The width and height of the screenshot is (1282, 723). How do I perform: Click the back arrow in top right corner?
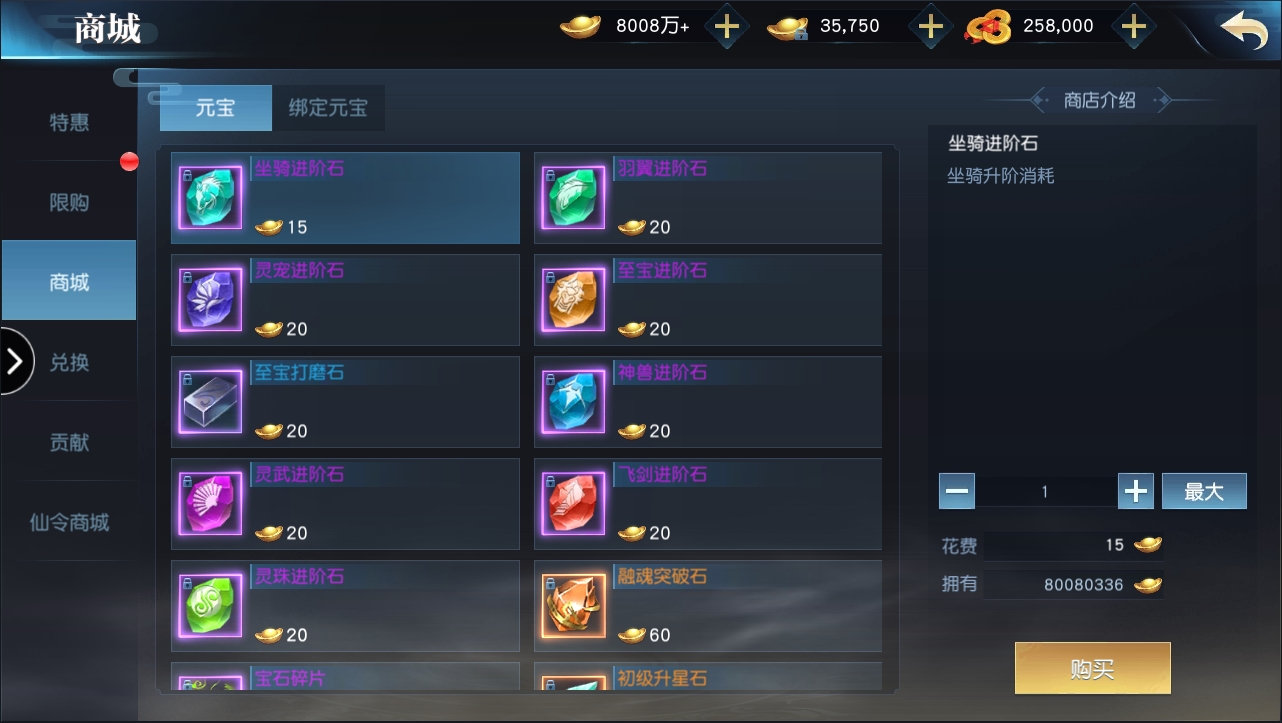click(1243, 30)
